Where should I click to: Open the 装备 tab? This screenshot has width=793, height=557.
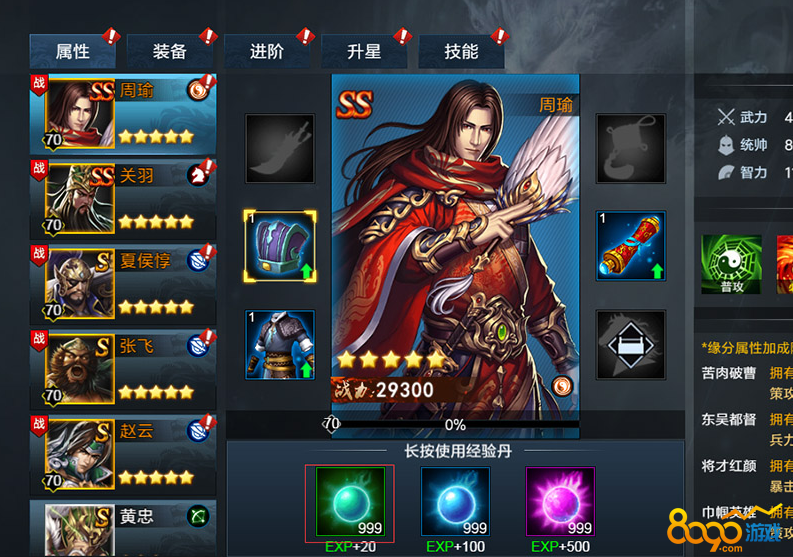(170, 52)
